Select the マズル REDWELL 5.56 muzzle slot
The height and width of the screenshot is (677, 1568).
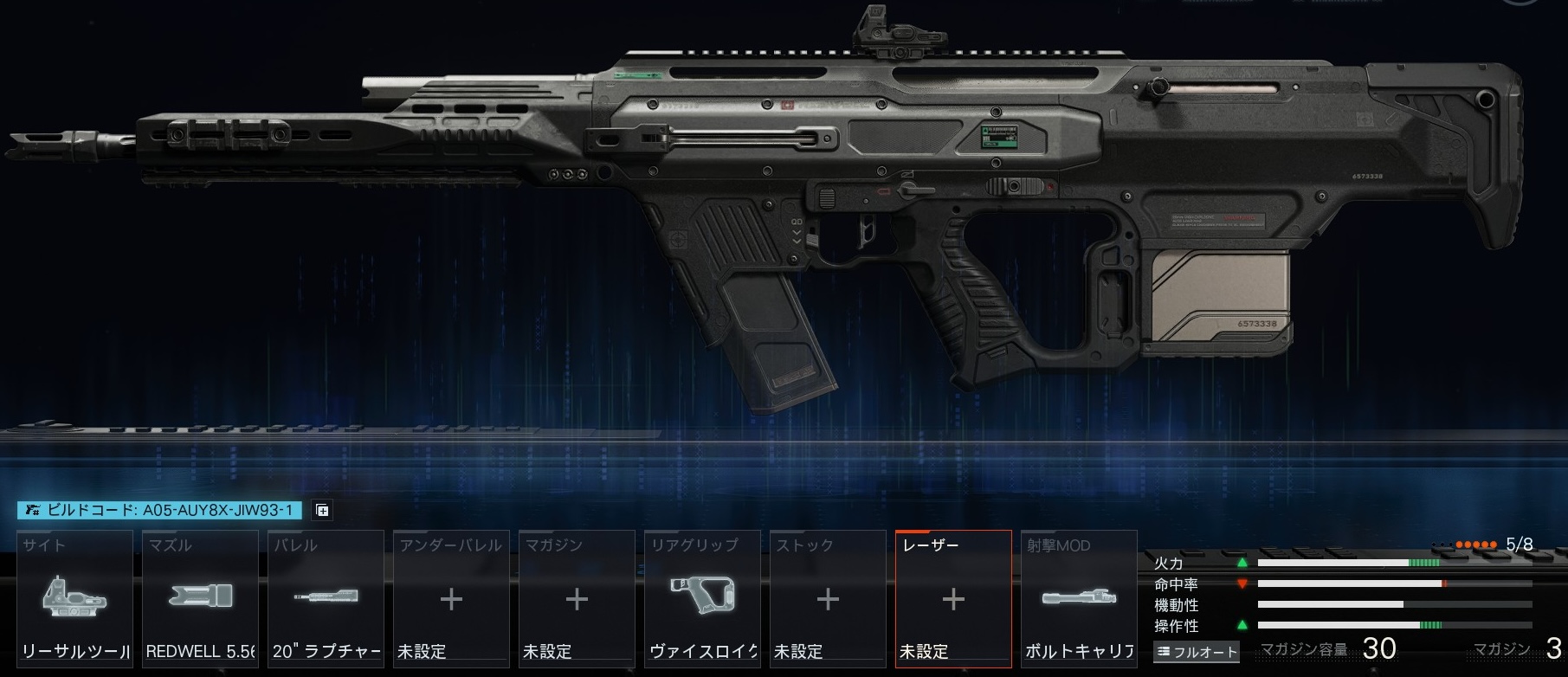click(x=200, y=598)
